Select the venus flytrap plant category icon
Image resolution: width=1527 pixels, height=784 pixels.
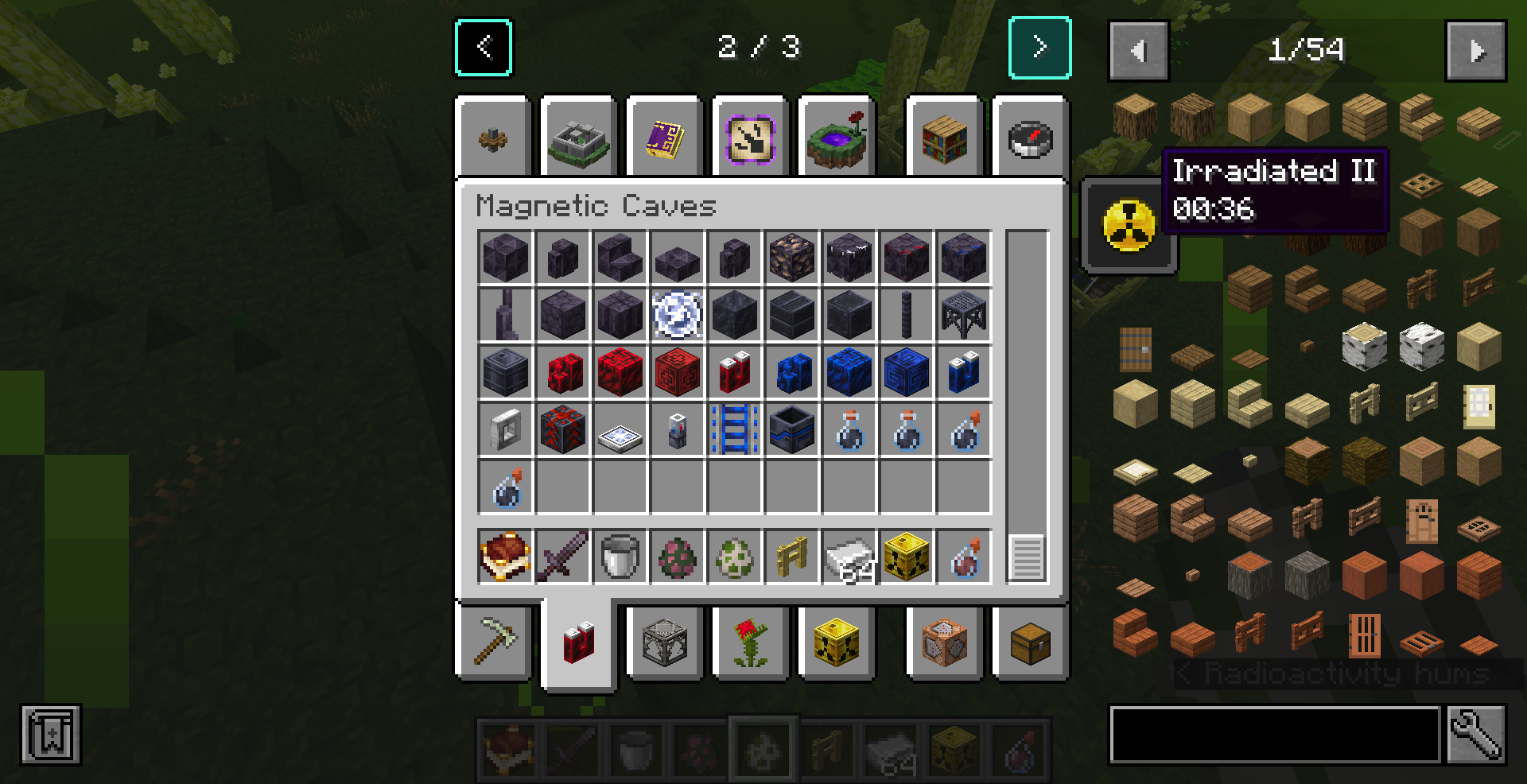click(x=751, y=644)
